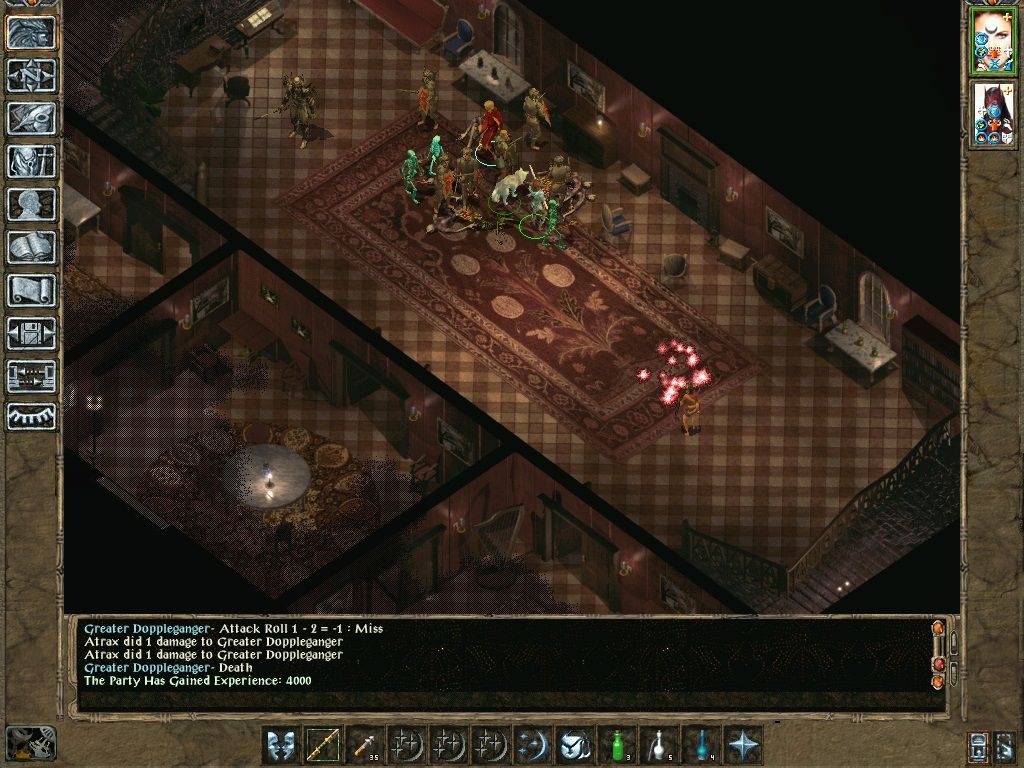The image size is (1024, 768).
Task: Select the arrow slot with 35 ammo
Action: tap(363, 745)
